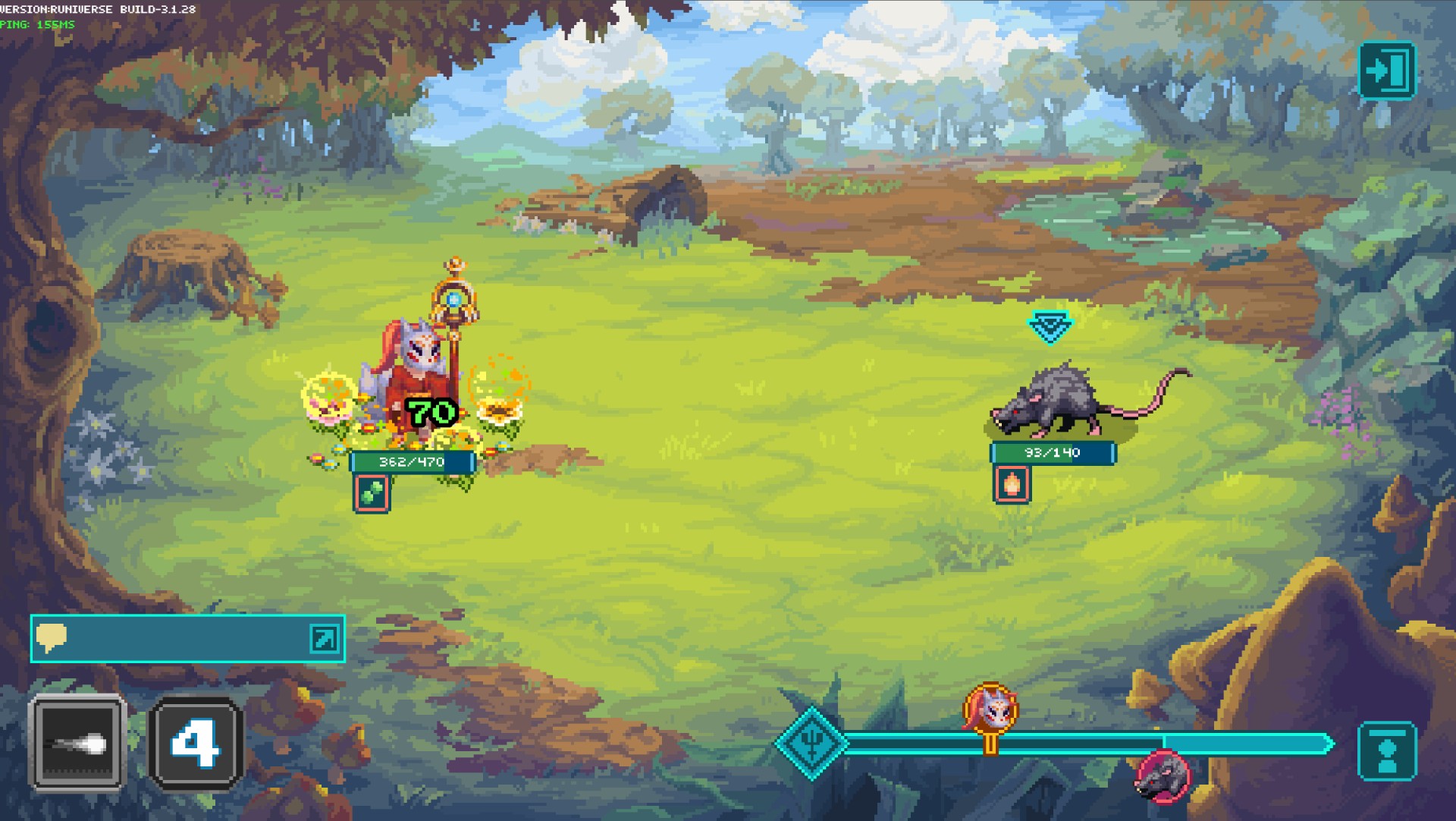Click the trident diamond turn-order emblem
Viewport: 1456px width, 821px height.
[x=811, y=743]
